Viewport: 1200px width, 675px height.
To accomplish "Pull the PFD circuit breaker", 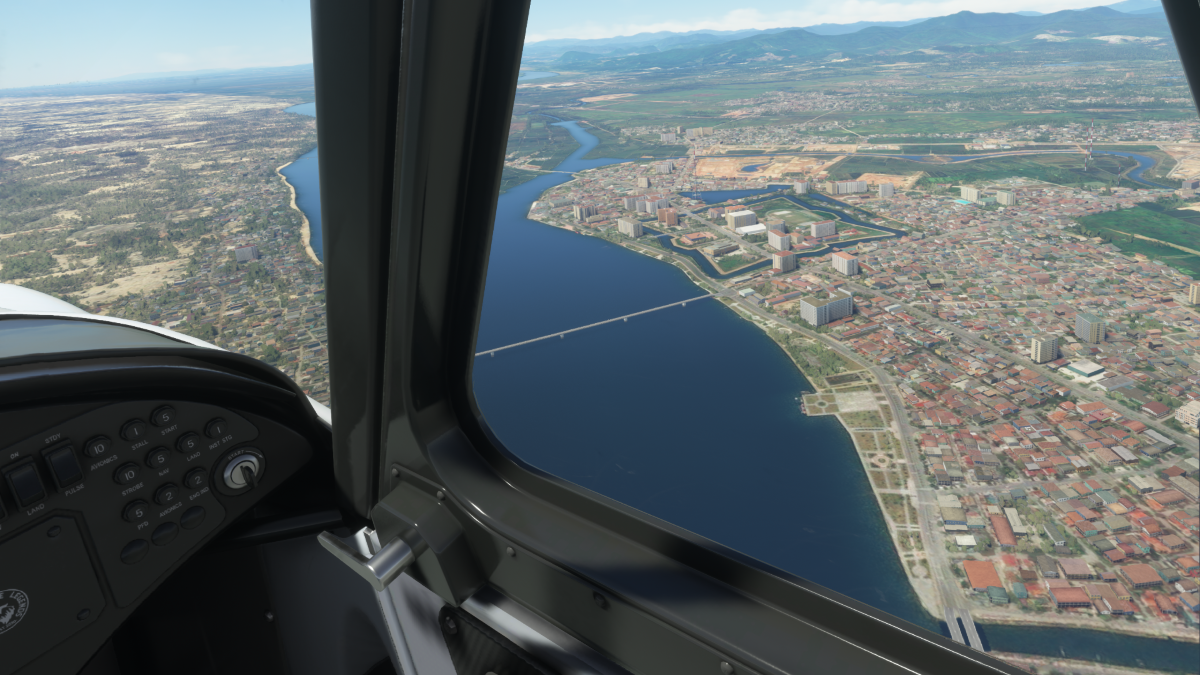I will tap(137, 511).
